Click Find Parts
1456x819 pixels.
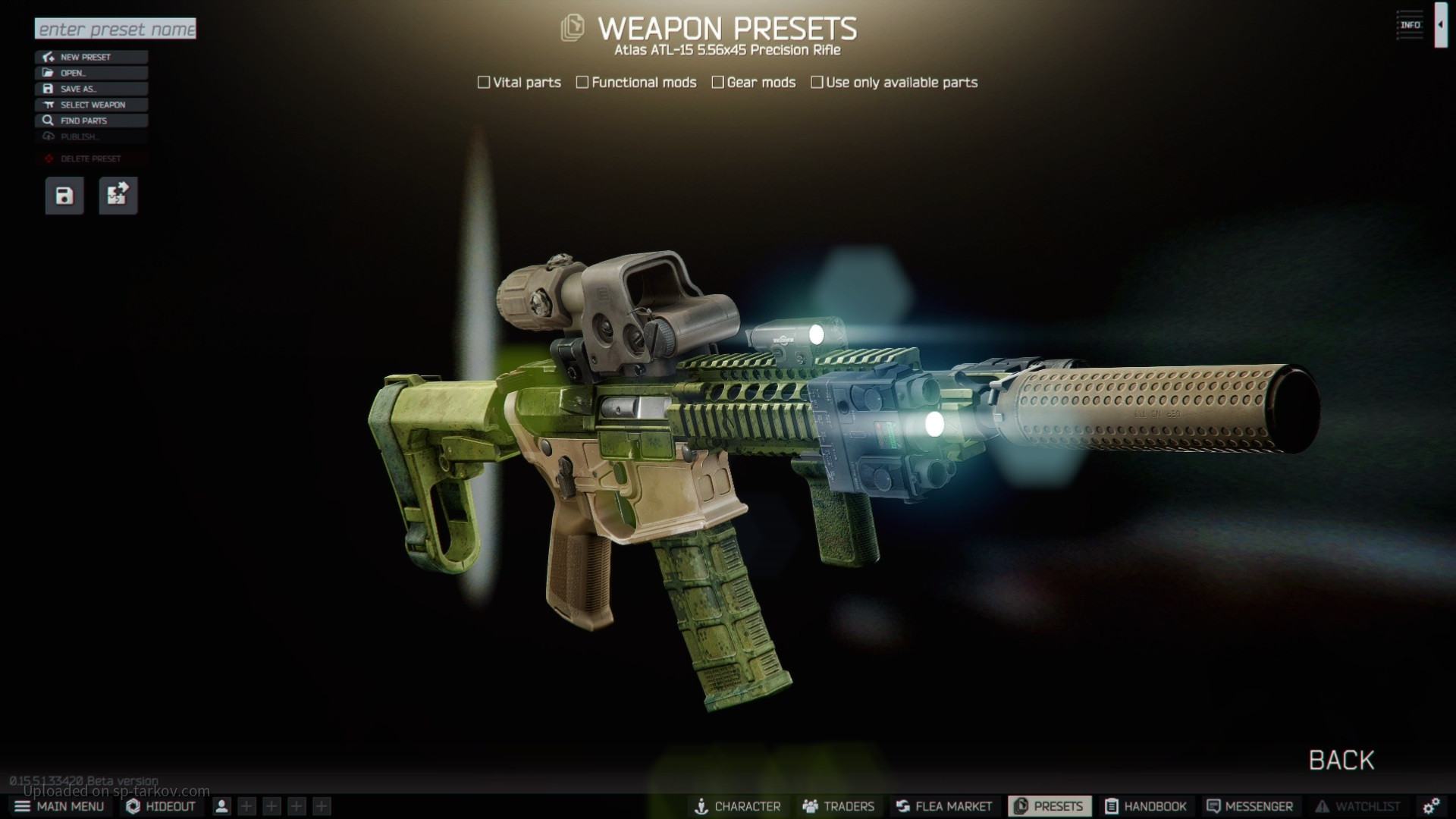pyautogui.click(x=91, y=121)
